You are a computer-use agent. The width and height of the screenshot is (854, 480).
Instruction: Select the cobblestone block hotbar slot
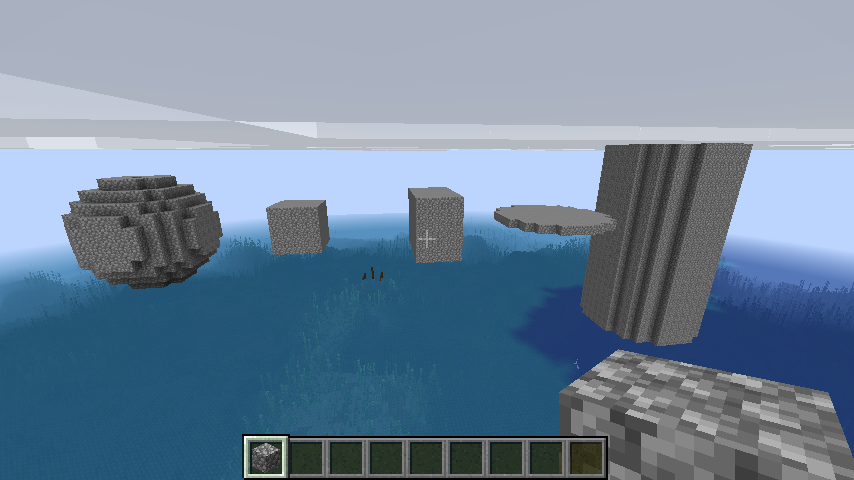[266, 457]
